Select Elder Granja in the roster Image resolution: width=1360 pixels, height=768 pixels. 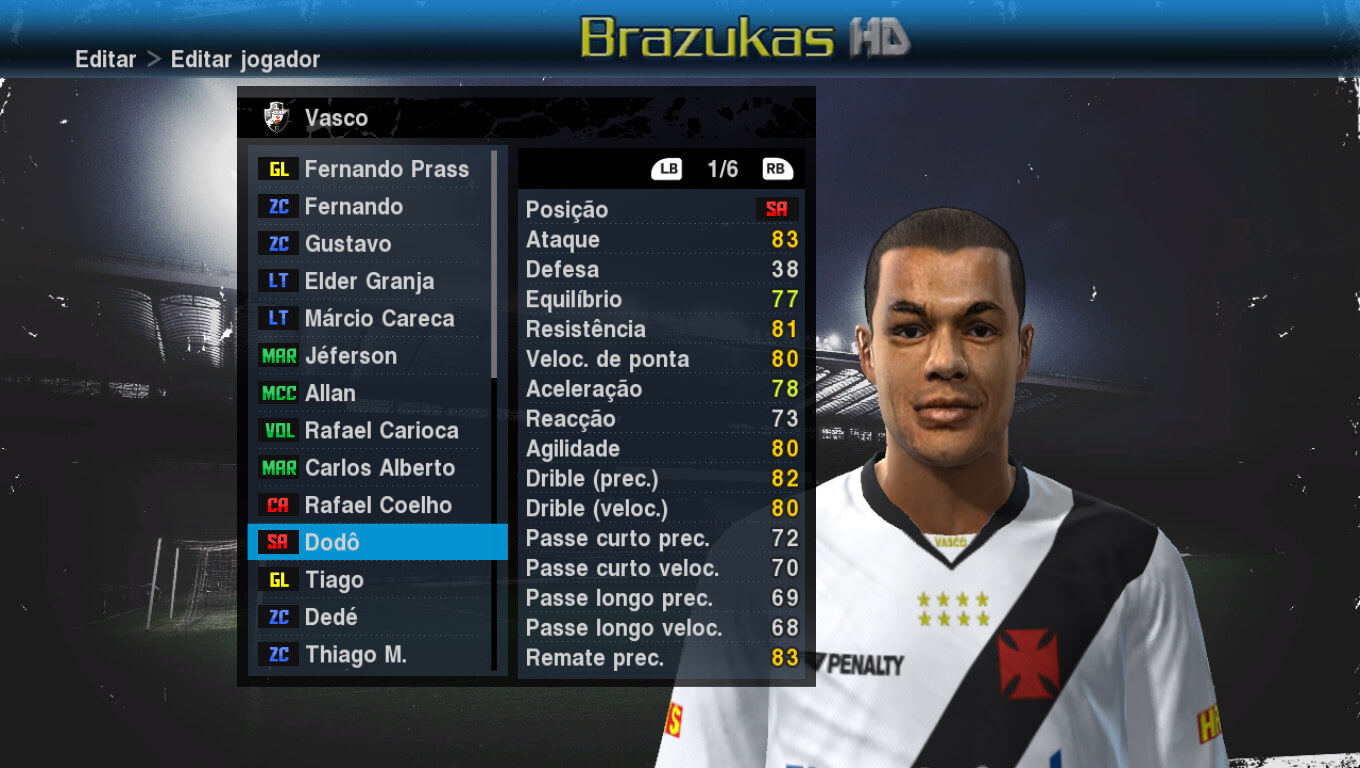point(369,281)
